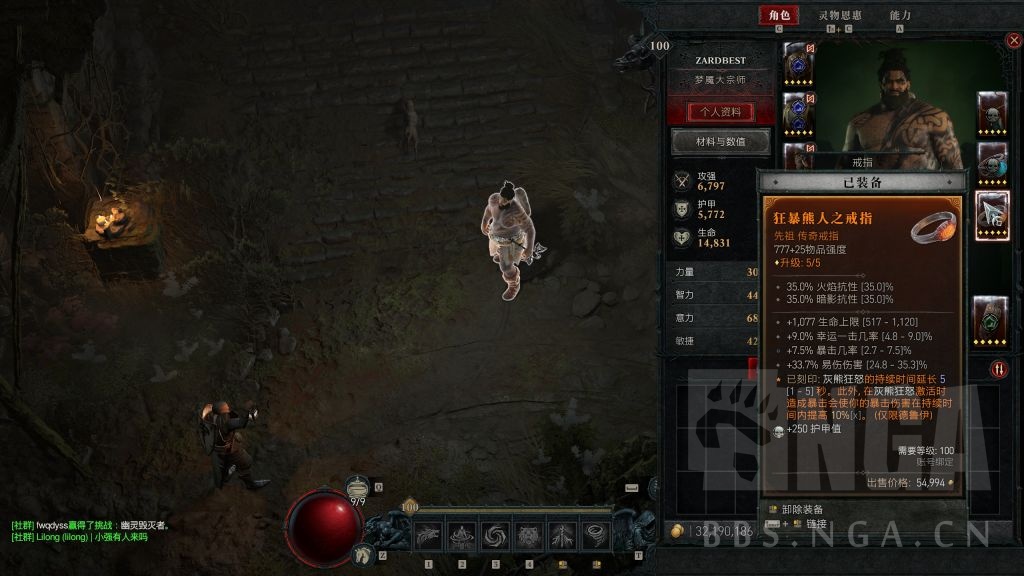Activate the bear face skill
Image resolution: width=1024 pixels, height=576 pixels.
[530, 537]
